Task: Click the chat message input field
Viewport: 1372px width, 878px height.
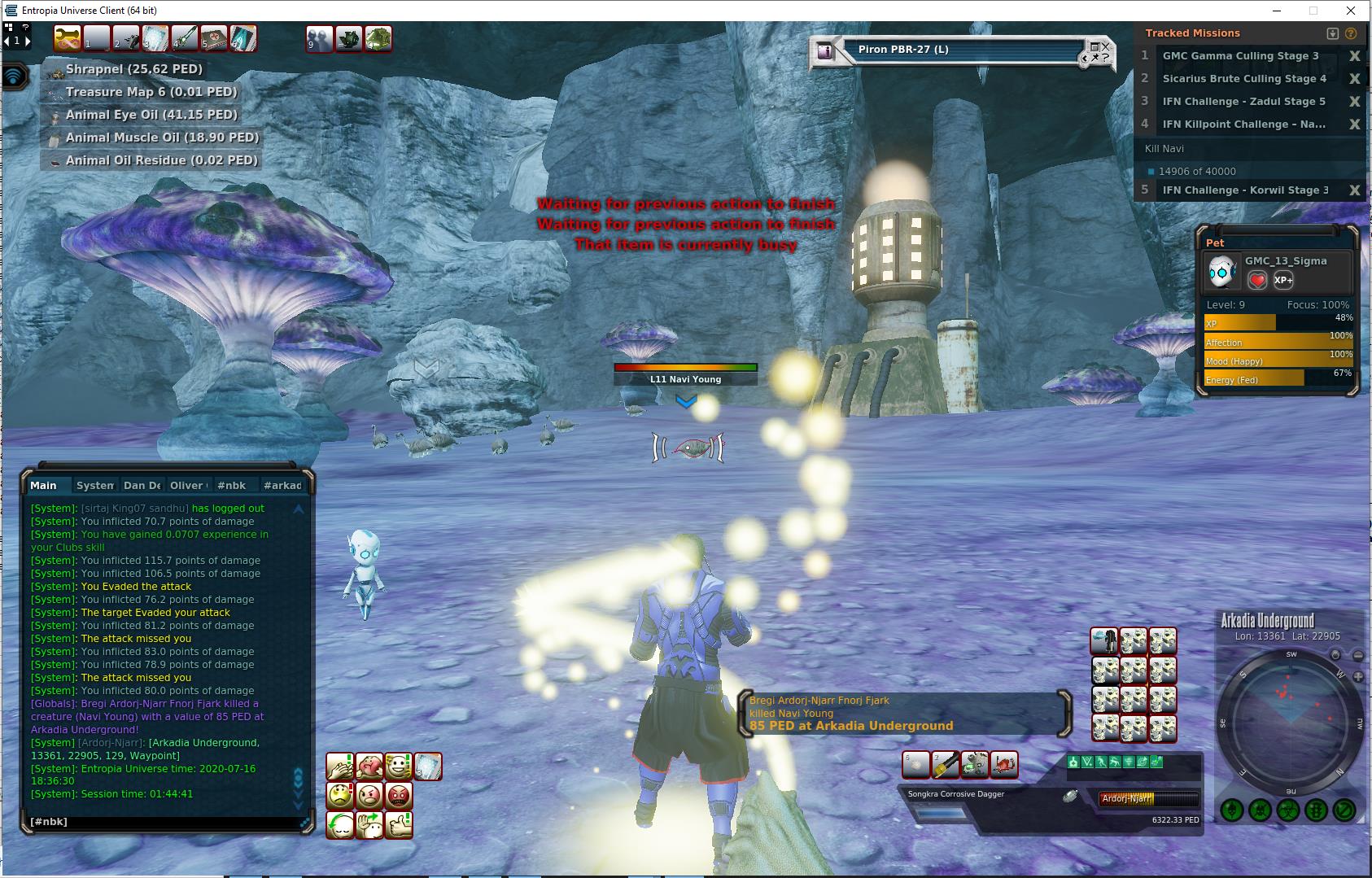Action: pos(163,822)
